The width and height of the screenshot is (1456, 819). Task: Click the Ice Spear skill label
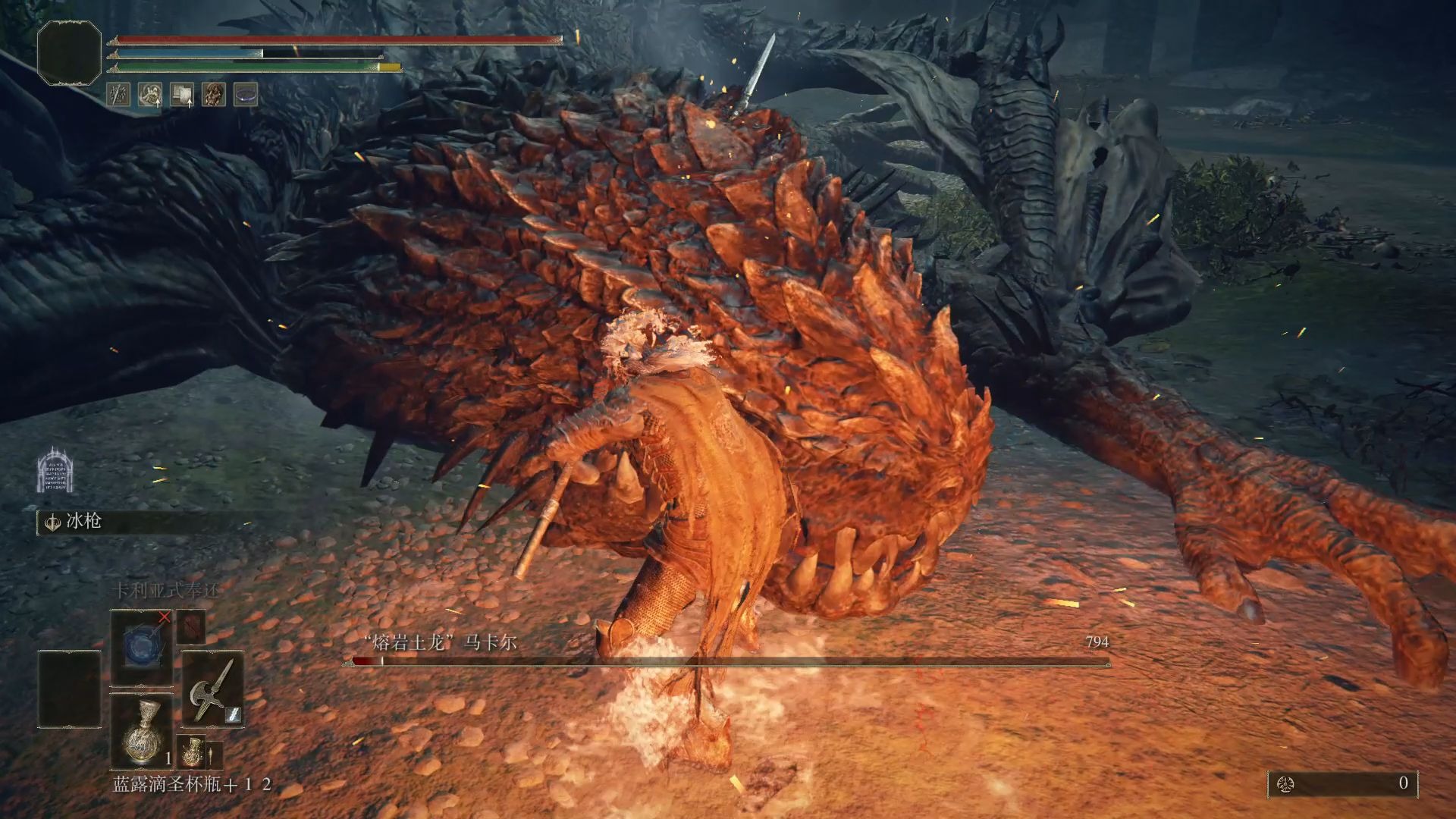click(83, 522)
